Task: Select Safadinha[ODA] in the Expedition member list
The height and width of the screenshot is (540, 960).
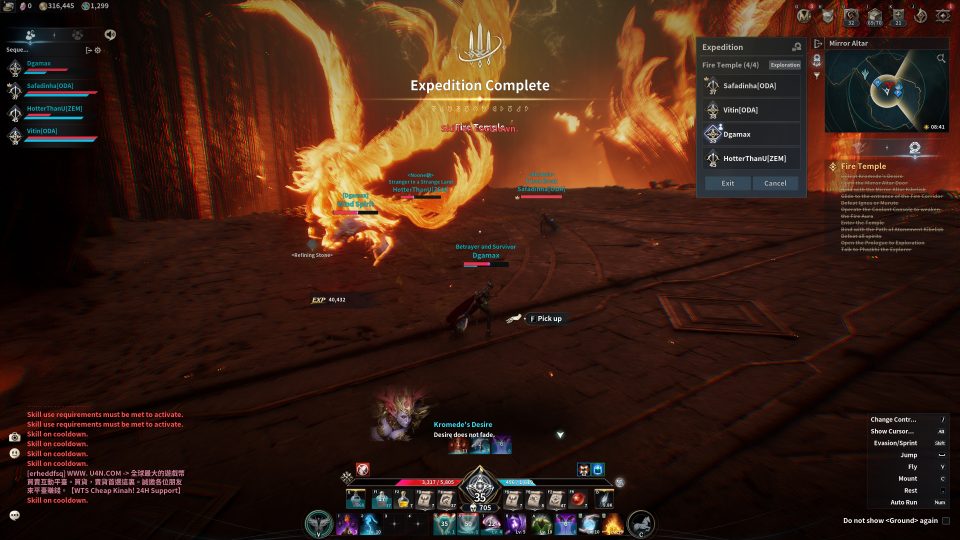Action: point(753,86)
